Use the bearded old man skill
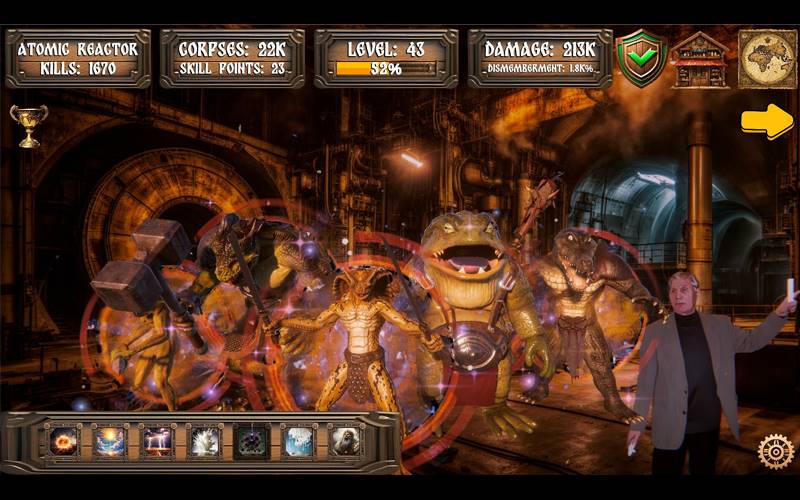Image resolution: width=800 pixels, height=500 pixels. tap(345, 441)
